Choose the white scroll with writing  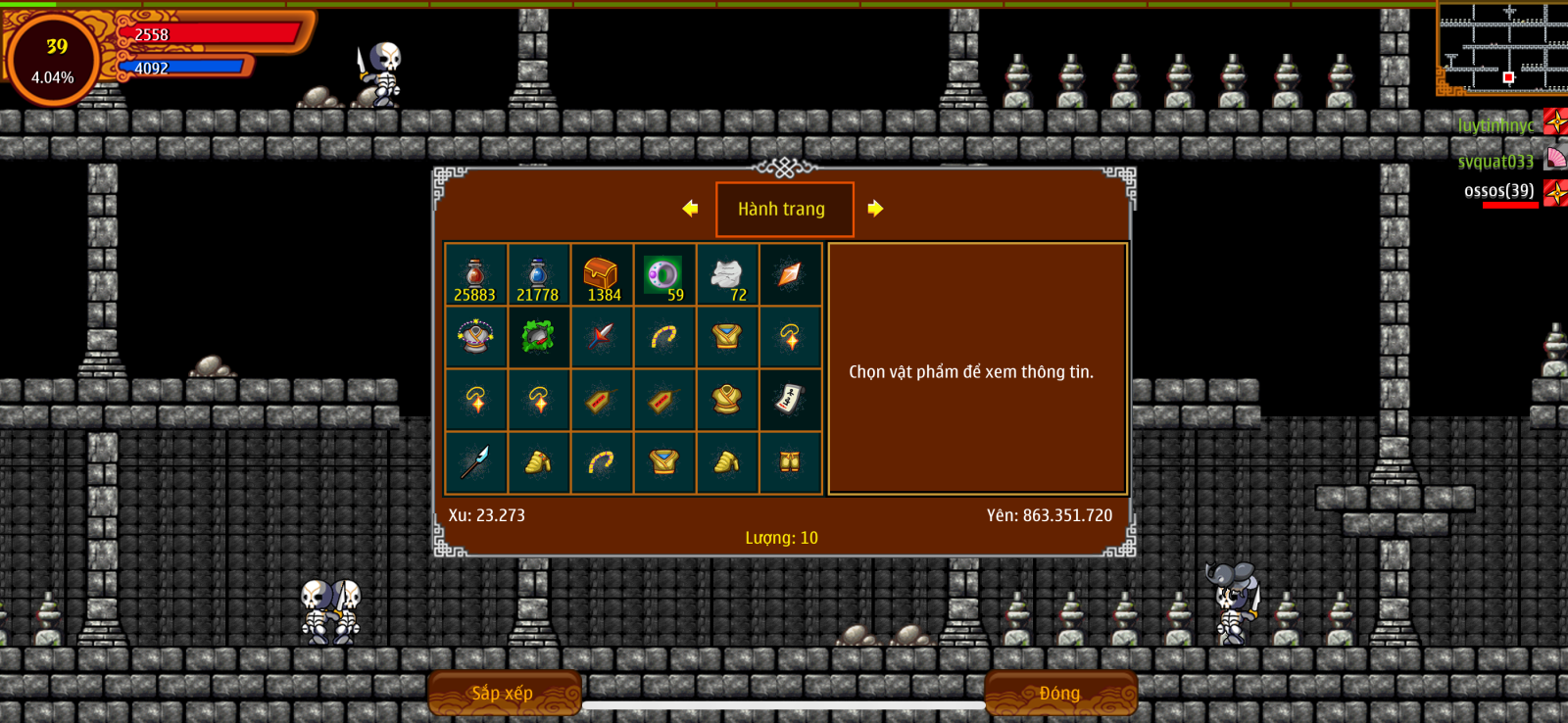(x=790, y=400)
